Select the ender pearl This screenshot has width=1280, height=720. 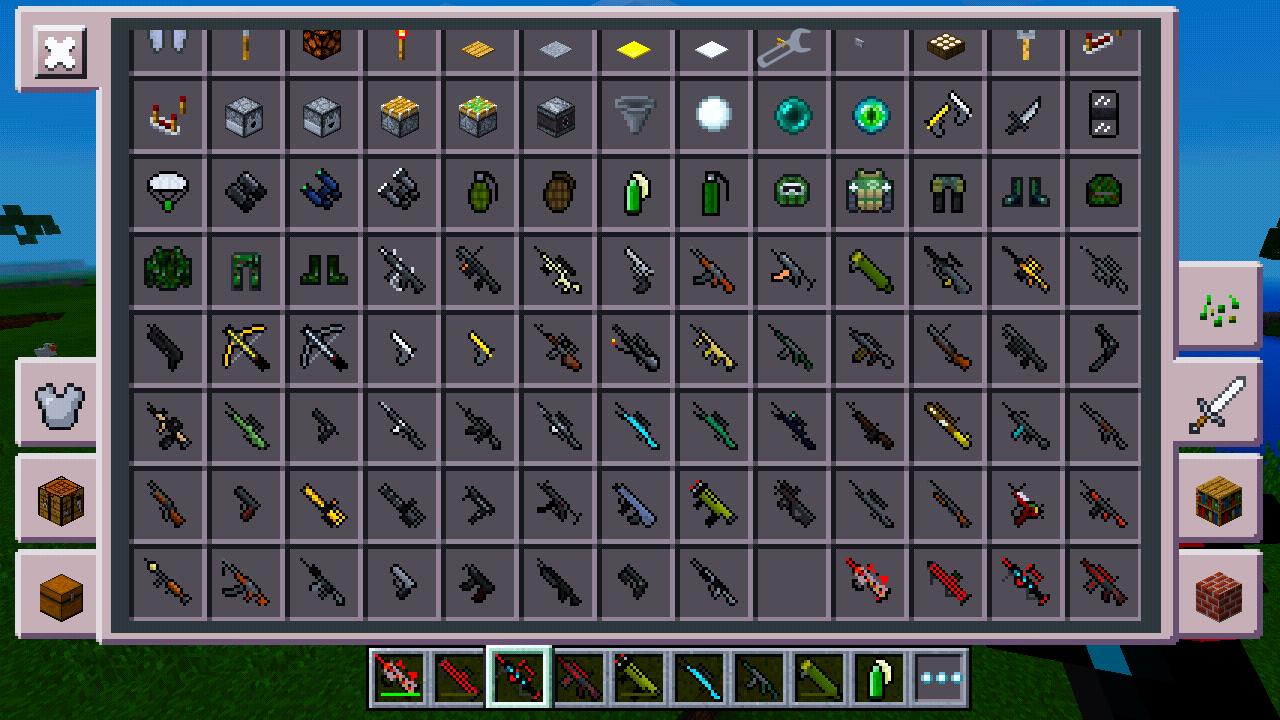792,115
